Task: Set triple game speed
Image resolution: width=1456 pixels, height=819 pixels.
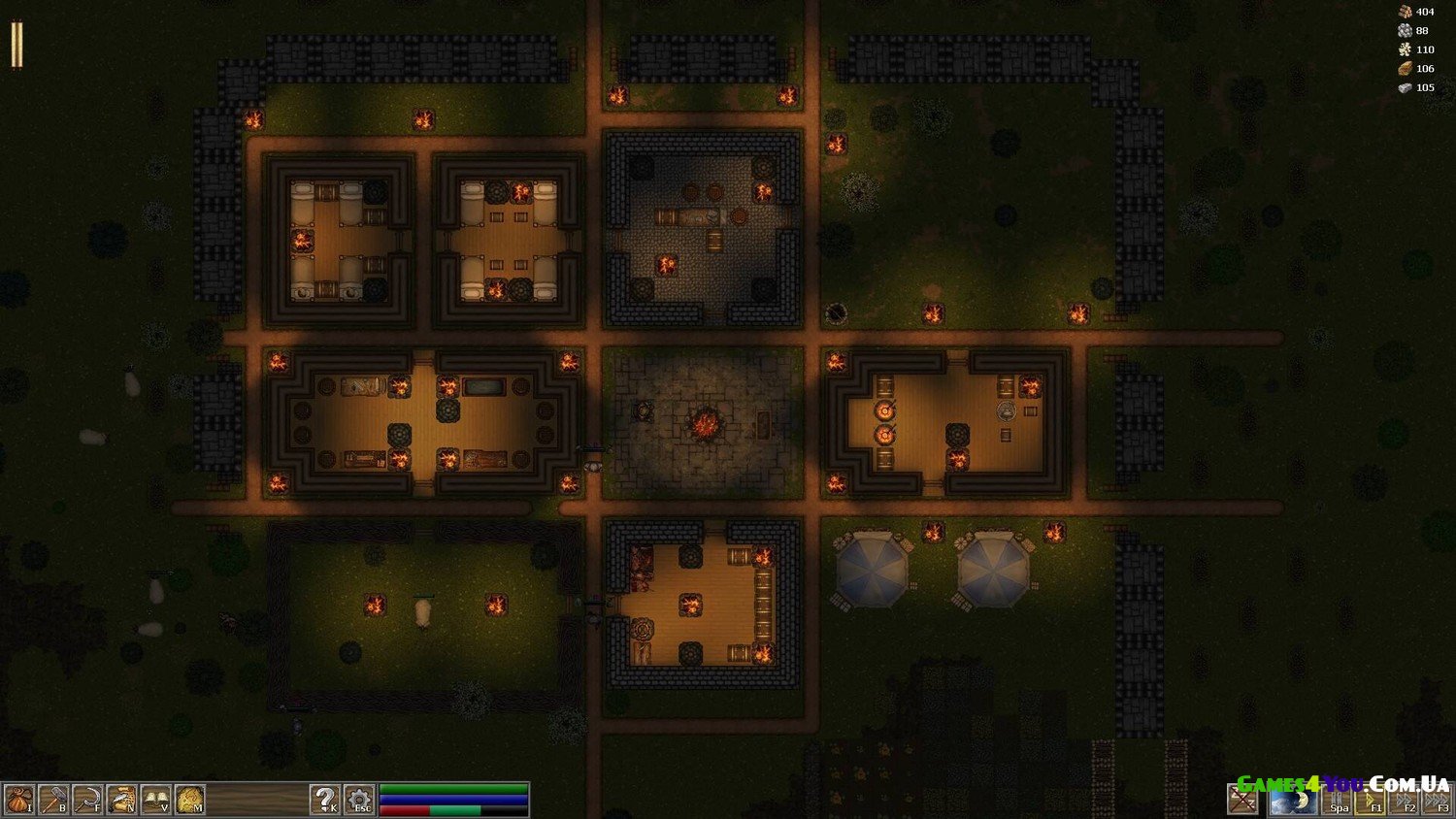Action: tap(1437, 801)
